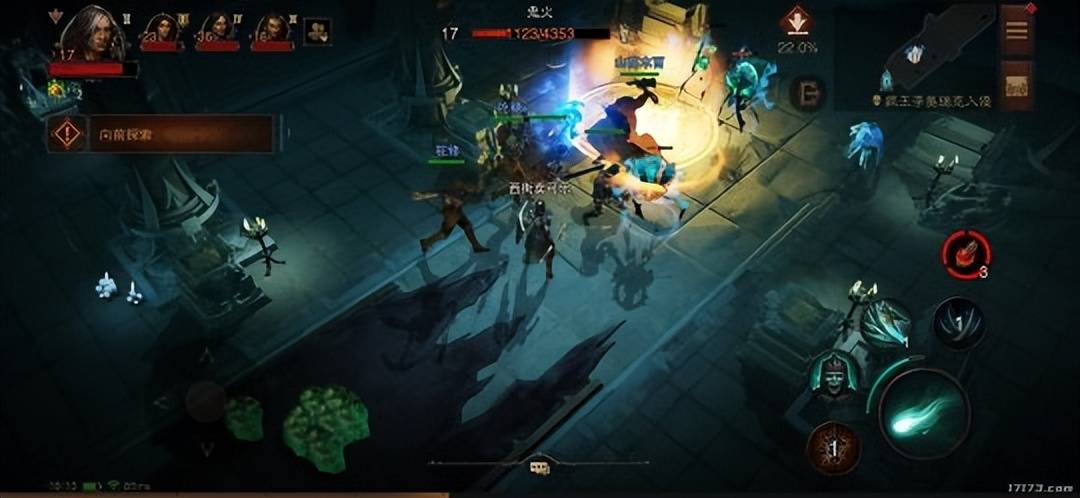Use the red health potion

(x=965, y=255)
